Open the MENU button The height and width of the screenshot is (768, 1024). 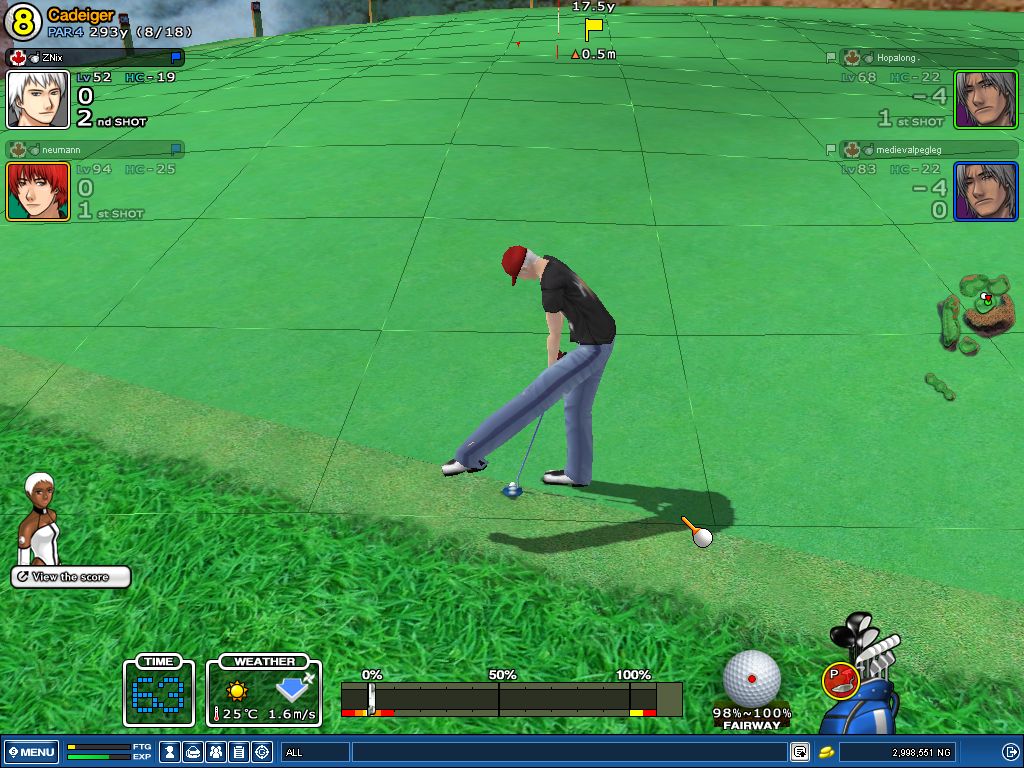(31, 751)
